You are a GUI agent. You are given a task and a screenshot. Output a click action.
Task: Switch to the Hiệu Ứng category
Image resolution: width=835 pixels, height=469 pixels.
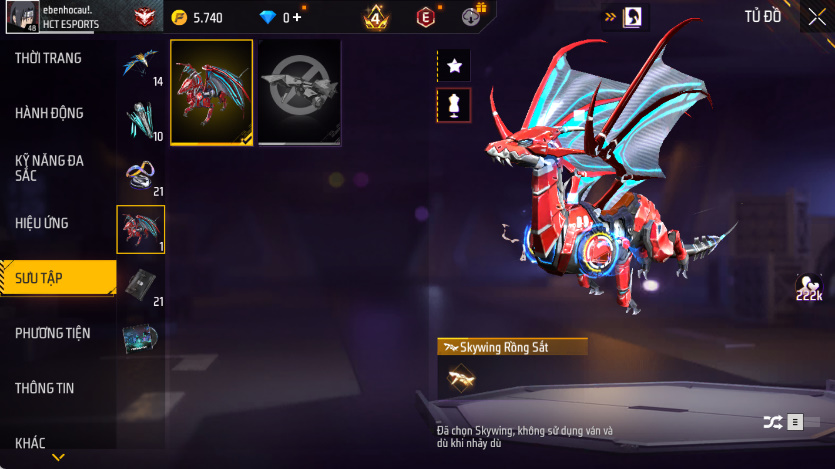pyautogui.click(x=42, y=222)
